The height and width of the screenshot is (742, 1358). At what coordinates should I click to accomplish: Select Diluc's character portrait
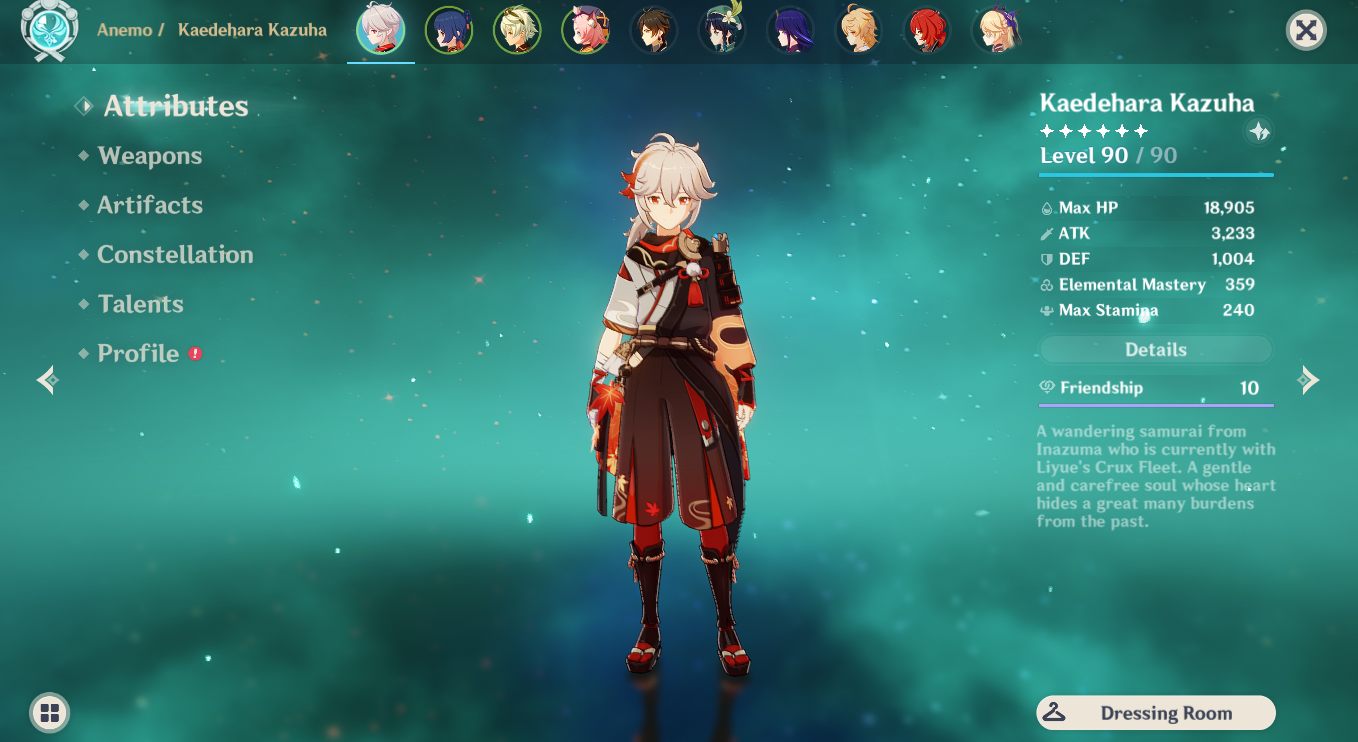point(927,30)
